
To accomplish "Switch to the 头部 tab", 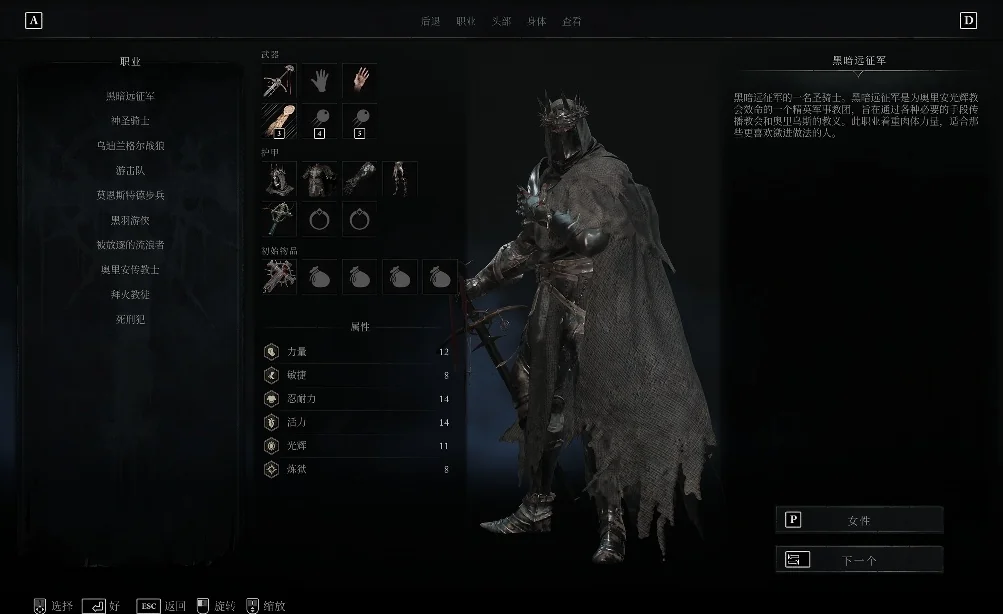I will coord(501,21).
